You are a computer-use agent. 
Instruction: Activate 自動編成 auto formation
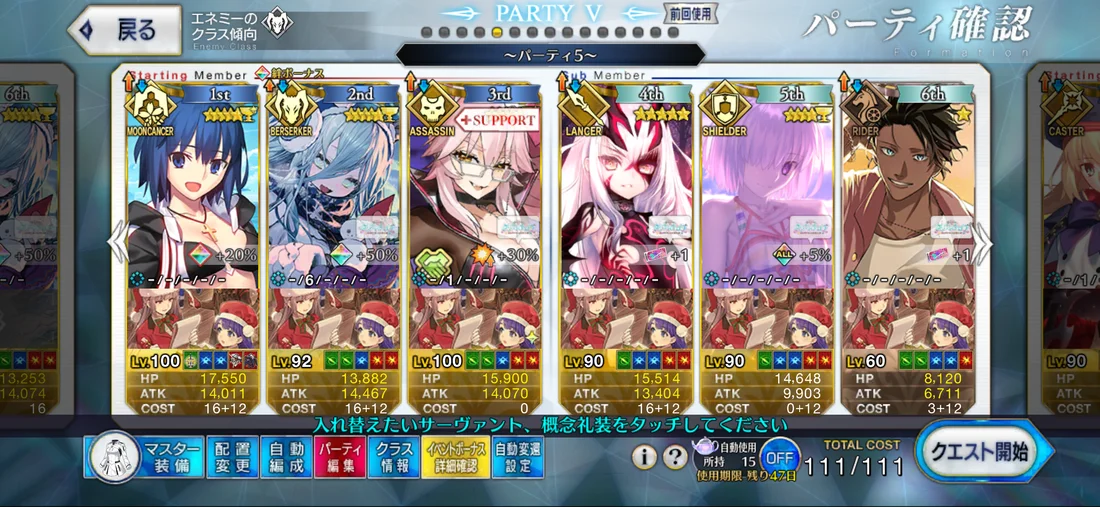coord(288,458)
